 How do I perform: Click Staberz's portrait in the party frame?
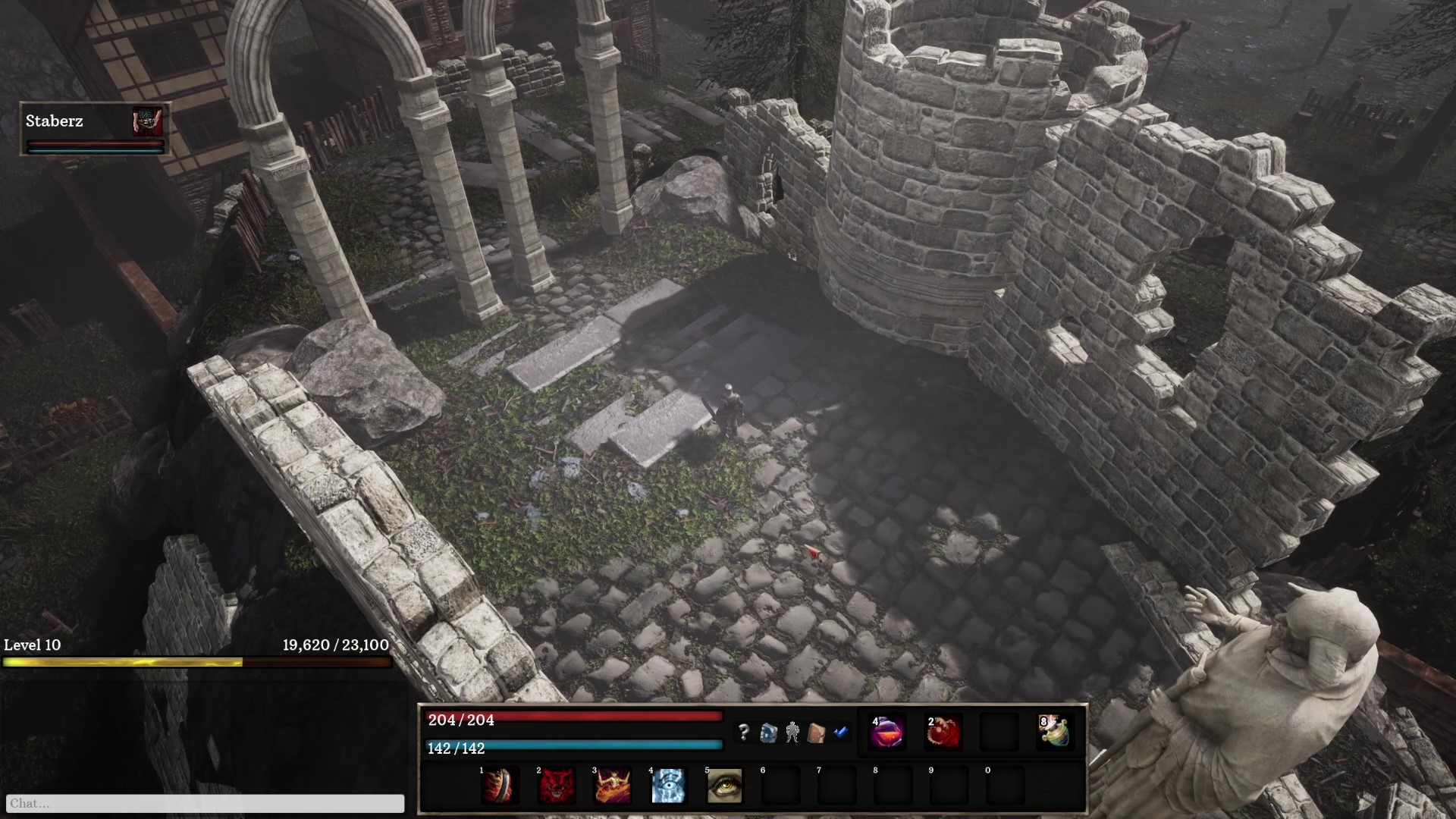tap(147, 121)
